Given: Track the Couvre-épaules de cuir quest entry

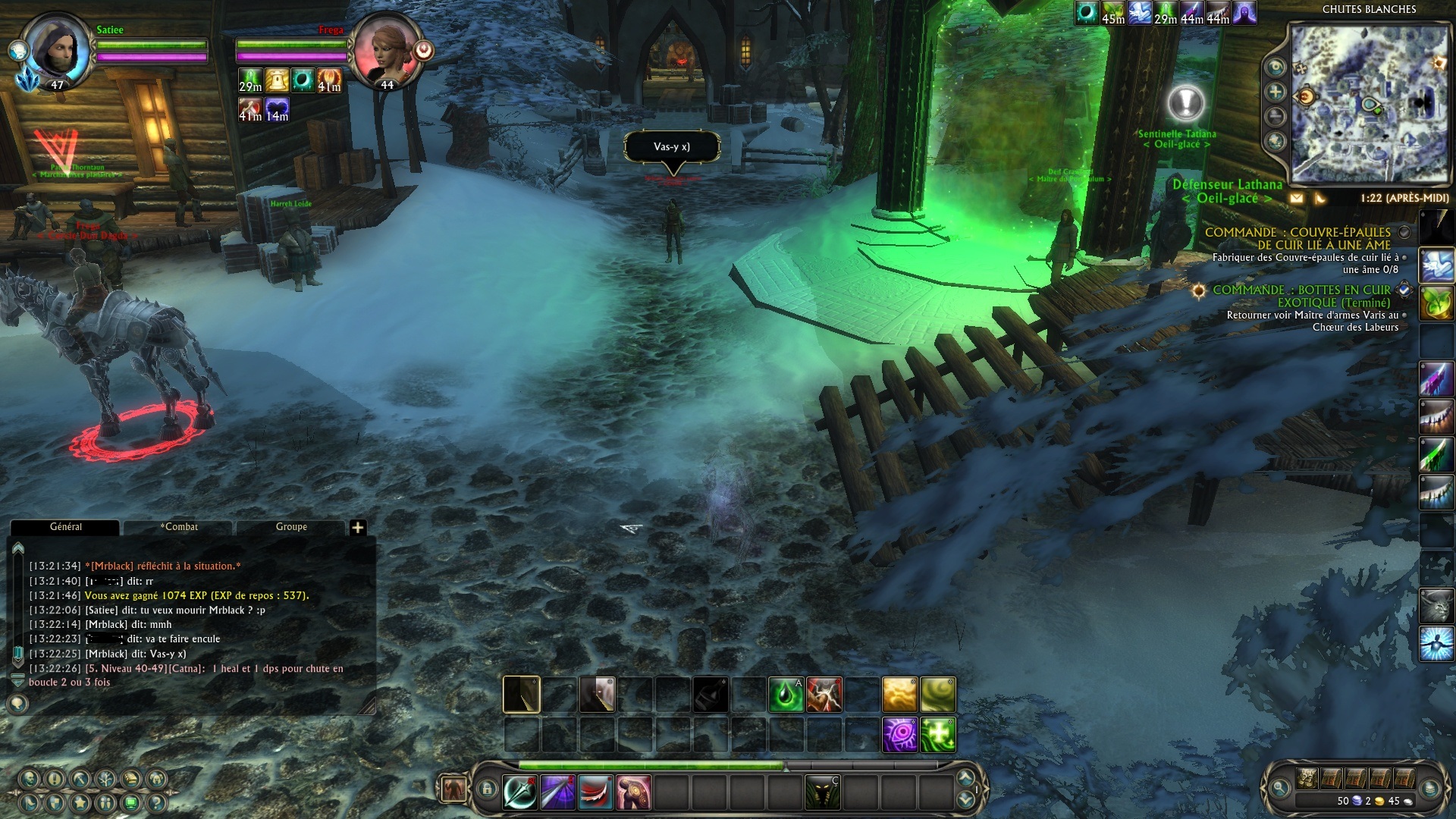Looking at the screenshot, I should pyautogui.click(x=1404, y=232).
